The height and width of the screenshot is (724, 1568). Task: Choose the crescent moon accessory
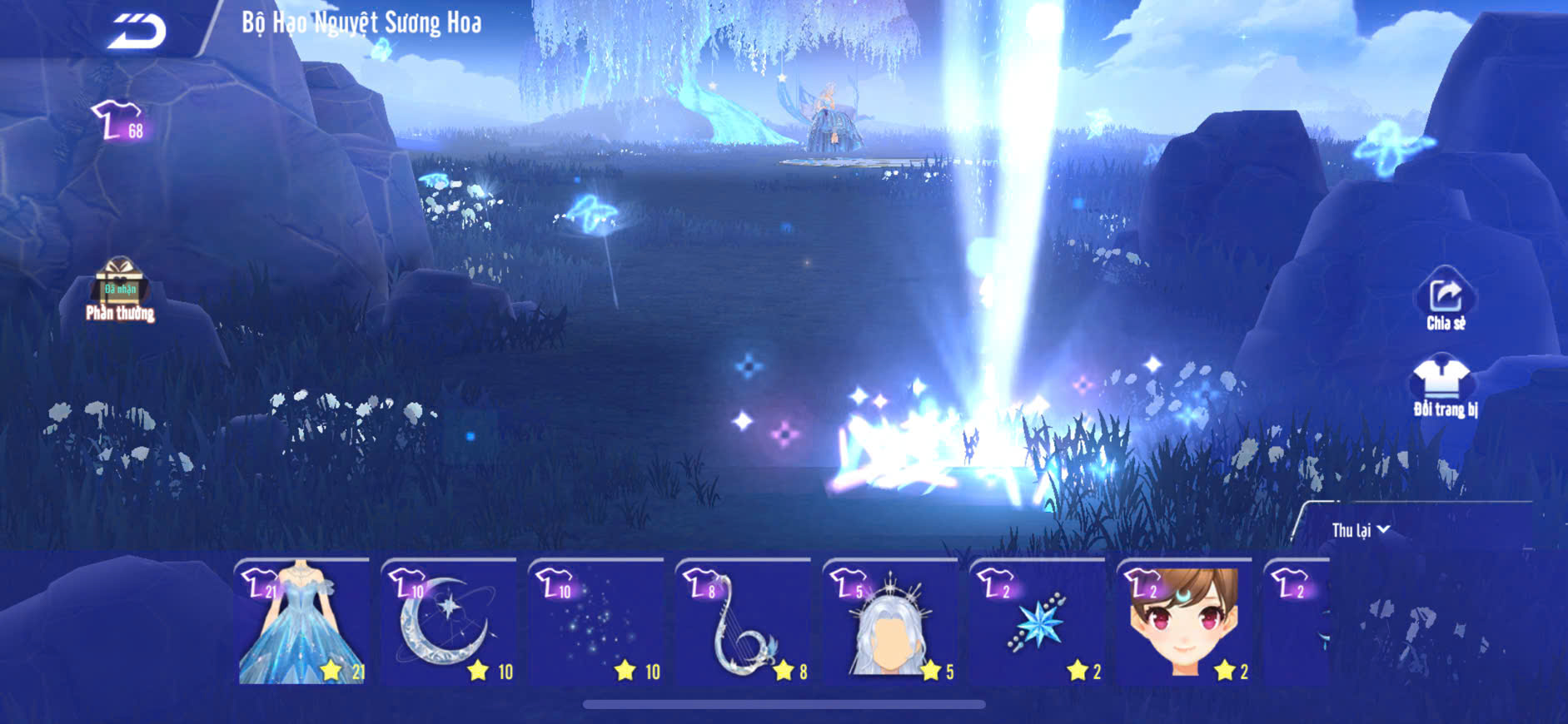pyautogui.click(x=450, y=622)
